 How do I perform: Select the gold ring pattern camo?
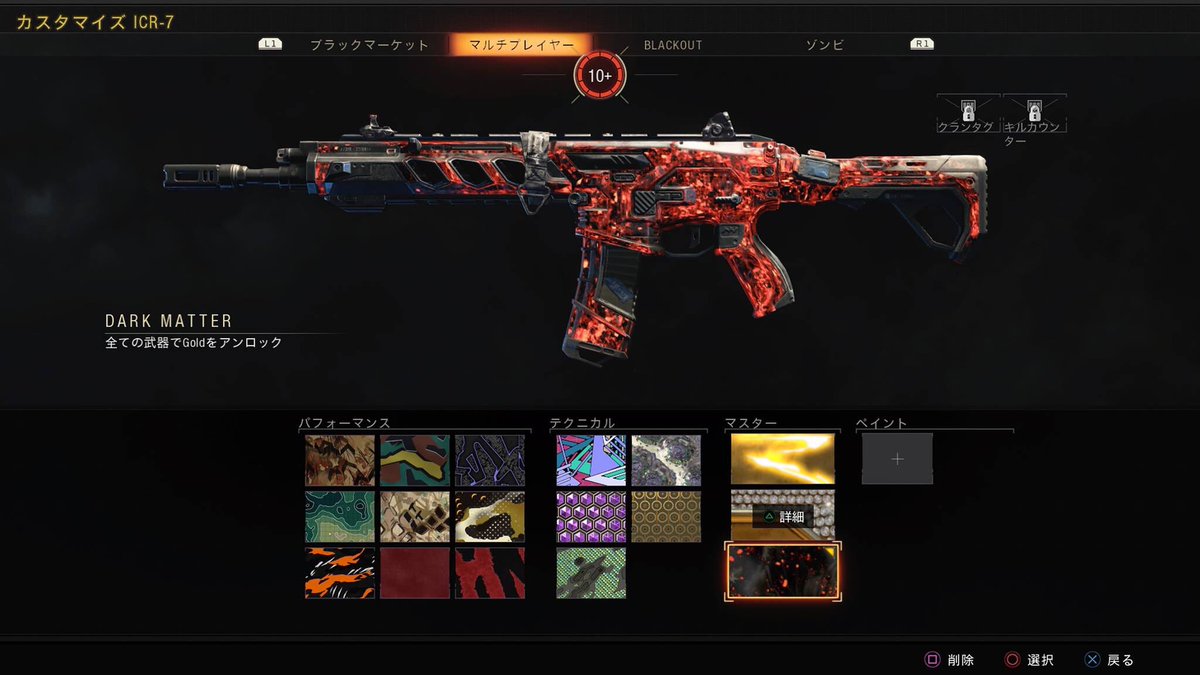click(x=666, y=516)
